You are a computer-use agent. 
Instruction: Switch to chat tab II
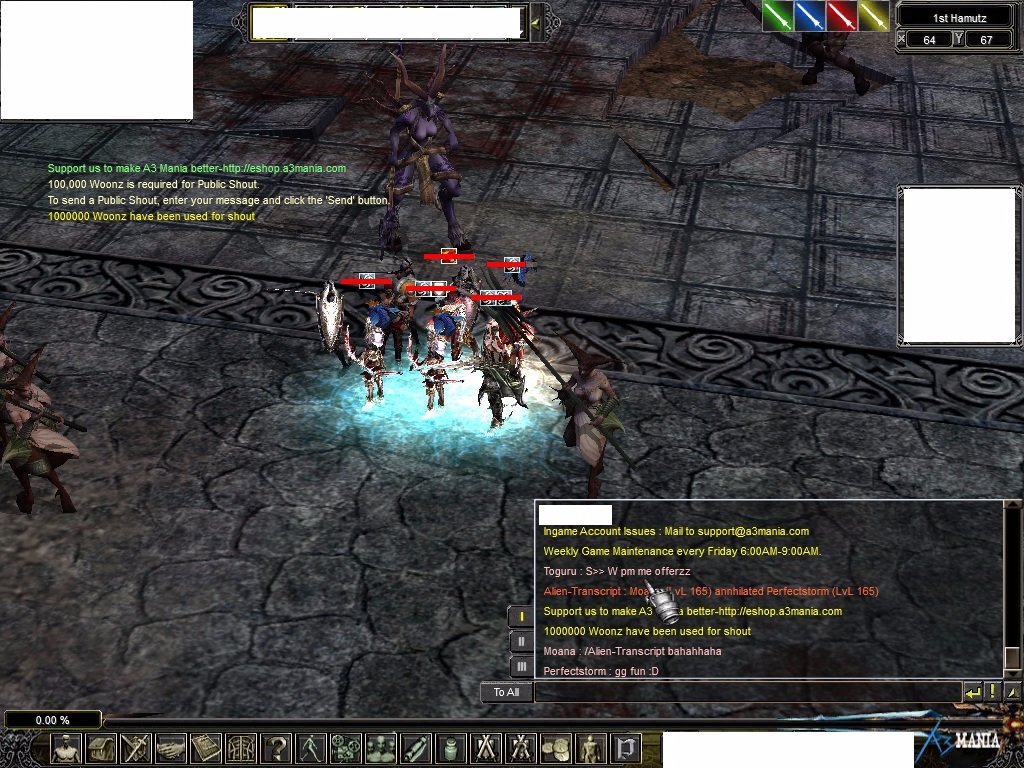[521, 641]
